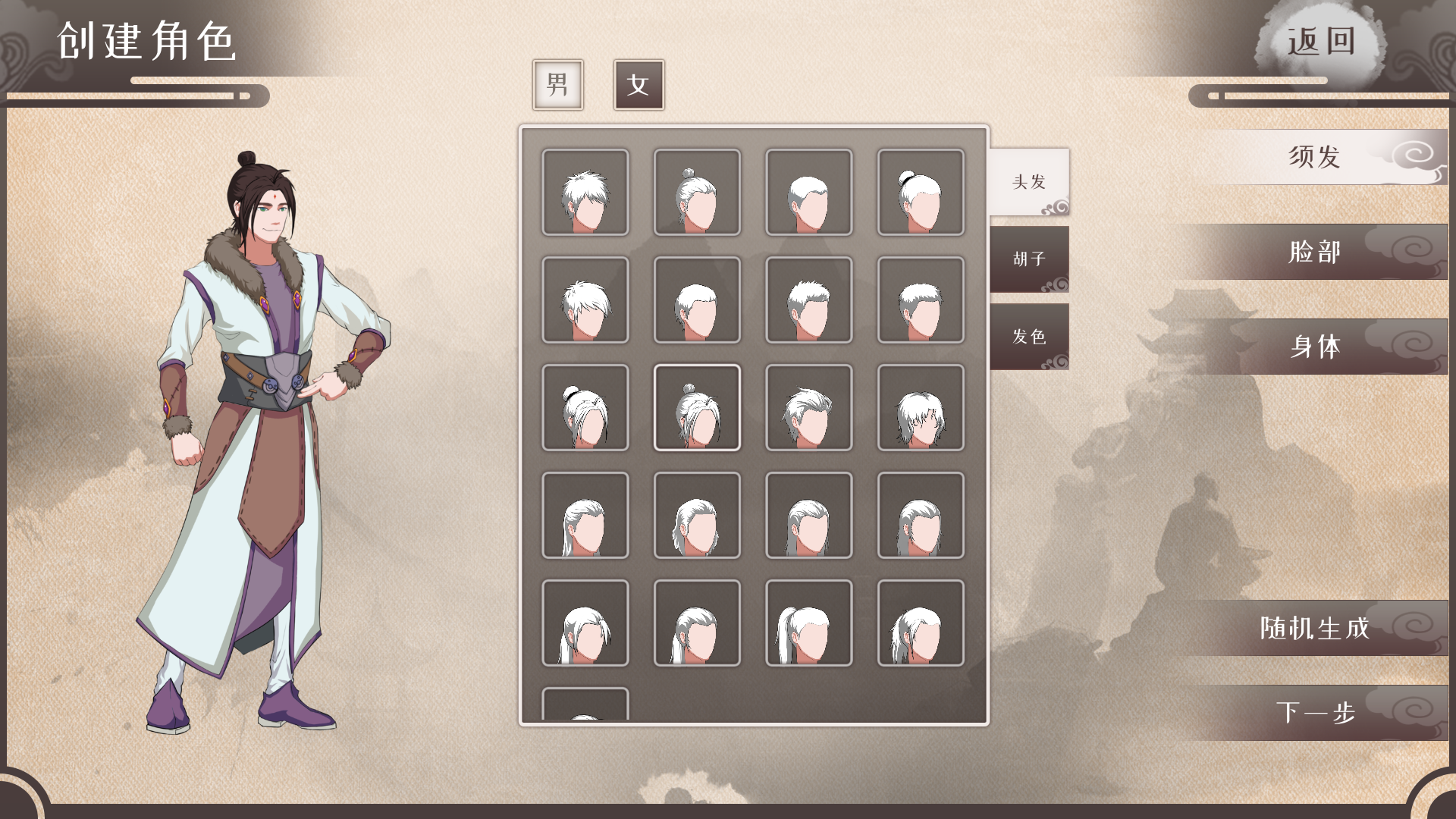1456x819 pixels.
Task: Click the 返回 back button
Action: point(1321,42)
